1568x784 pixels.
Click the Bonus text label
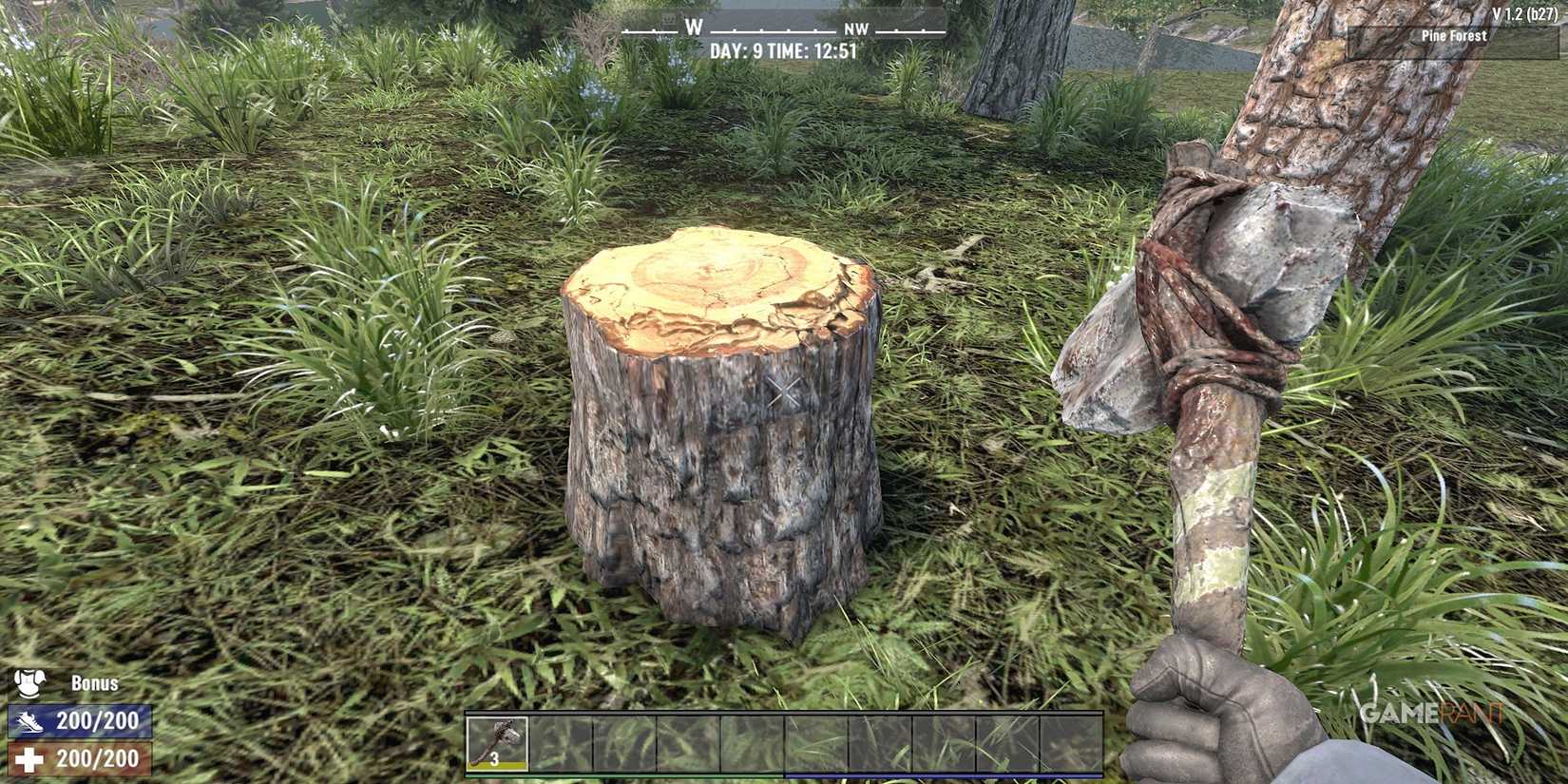[x=94, y=681]
